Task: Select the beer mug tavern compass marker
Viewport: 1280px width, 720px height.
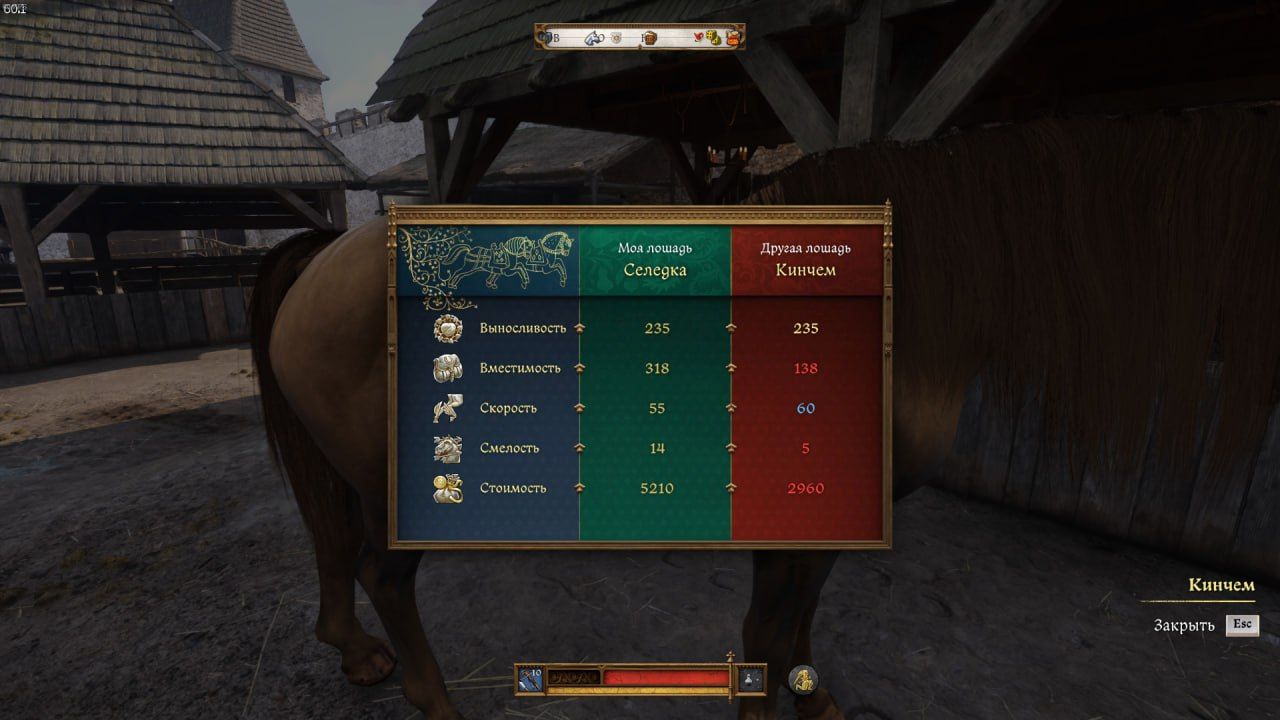Action: point(649,38)
